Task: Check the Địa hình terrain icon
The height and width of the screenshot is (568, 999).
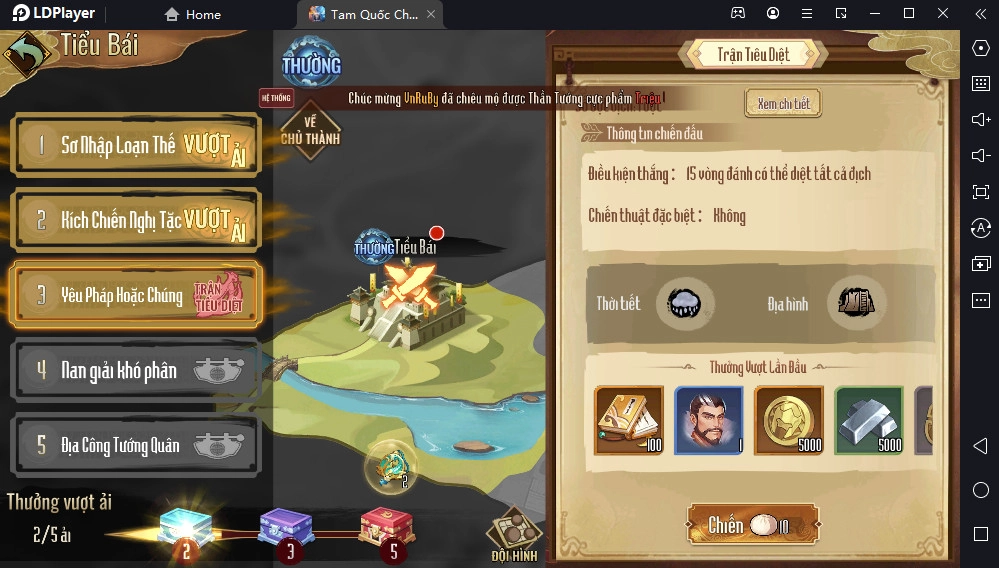Action: tap(857, 303)
